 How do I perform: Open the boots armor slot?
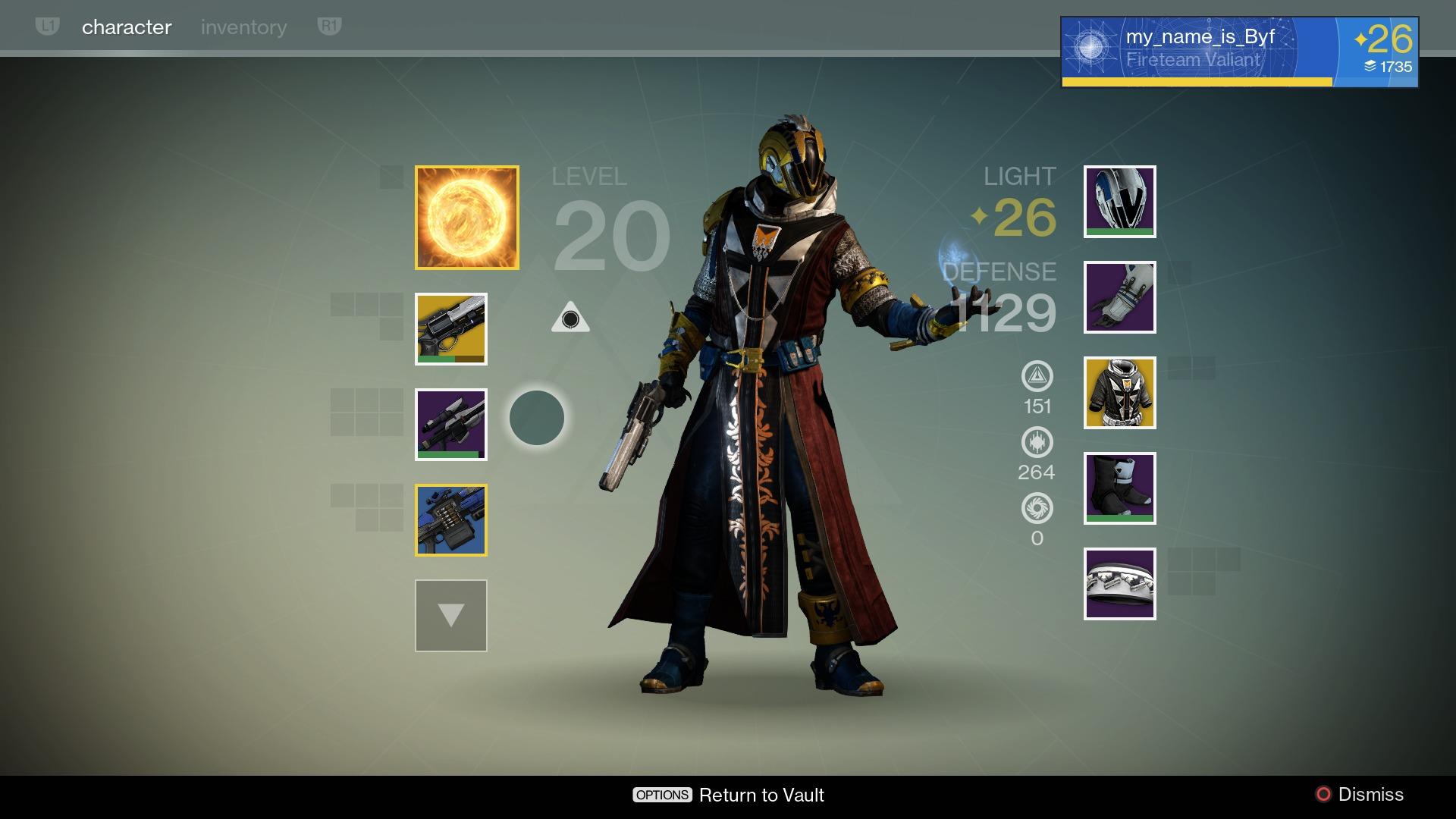coord(1119,488)
